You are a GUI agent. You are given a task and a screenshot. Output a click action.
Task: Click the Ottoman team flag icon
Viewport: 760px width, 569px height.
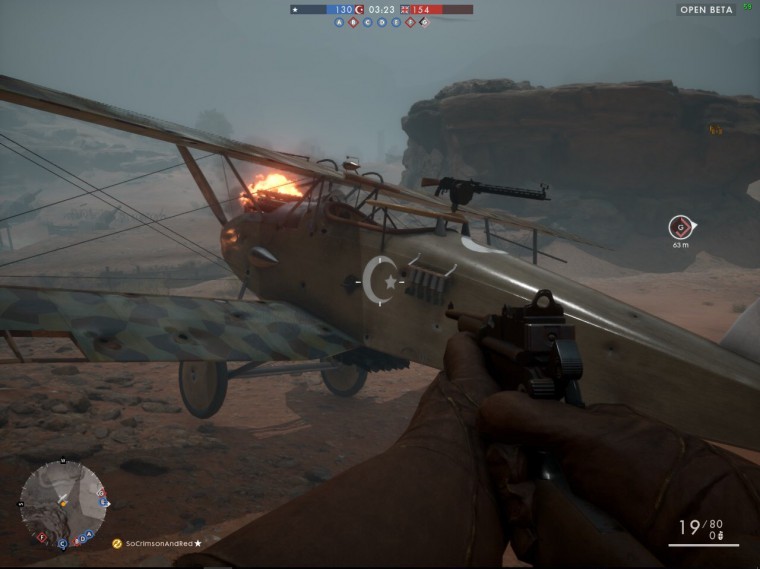(359, 9)
